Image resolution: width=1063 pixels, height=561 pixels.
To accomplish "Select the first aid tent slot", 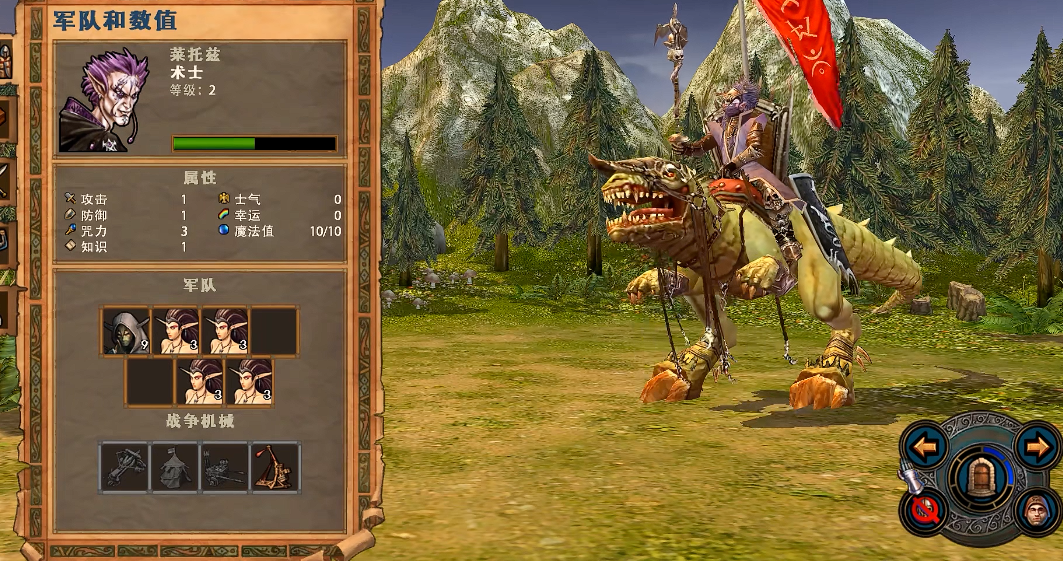I will (x=175, y=467).
